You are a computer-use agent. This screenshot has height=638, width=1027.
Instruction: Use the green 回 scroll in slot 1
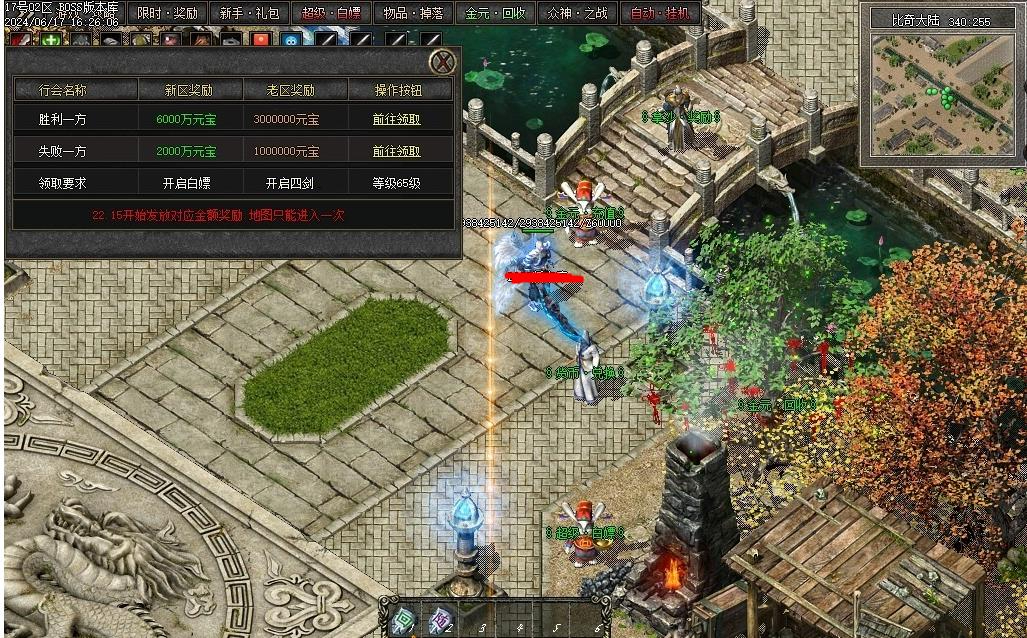coord(403,620)
